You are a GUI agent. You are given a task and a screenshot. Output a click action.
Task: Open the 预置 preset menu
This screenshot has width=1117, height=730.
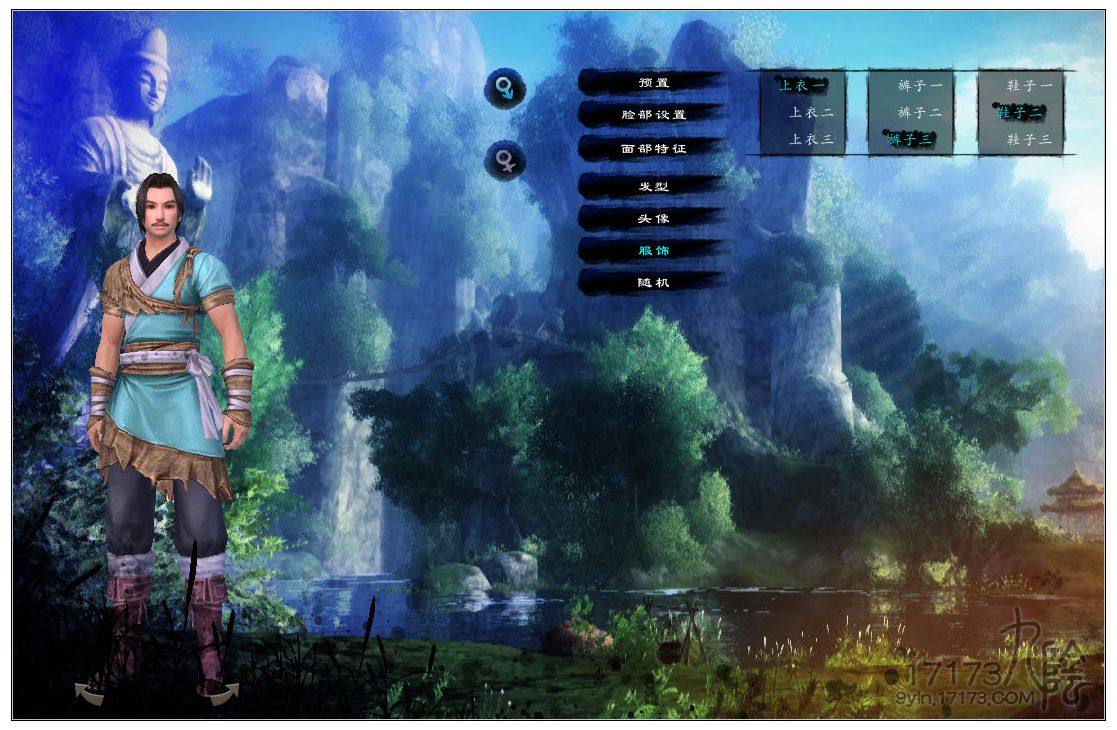pyautogui.click(x=653, y=83)
